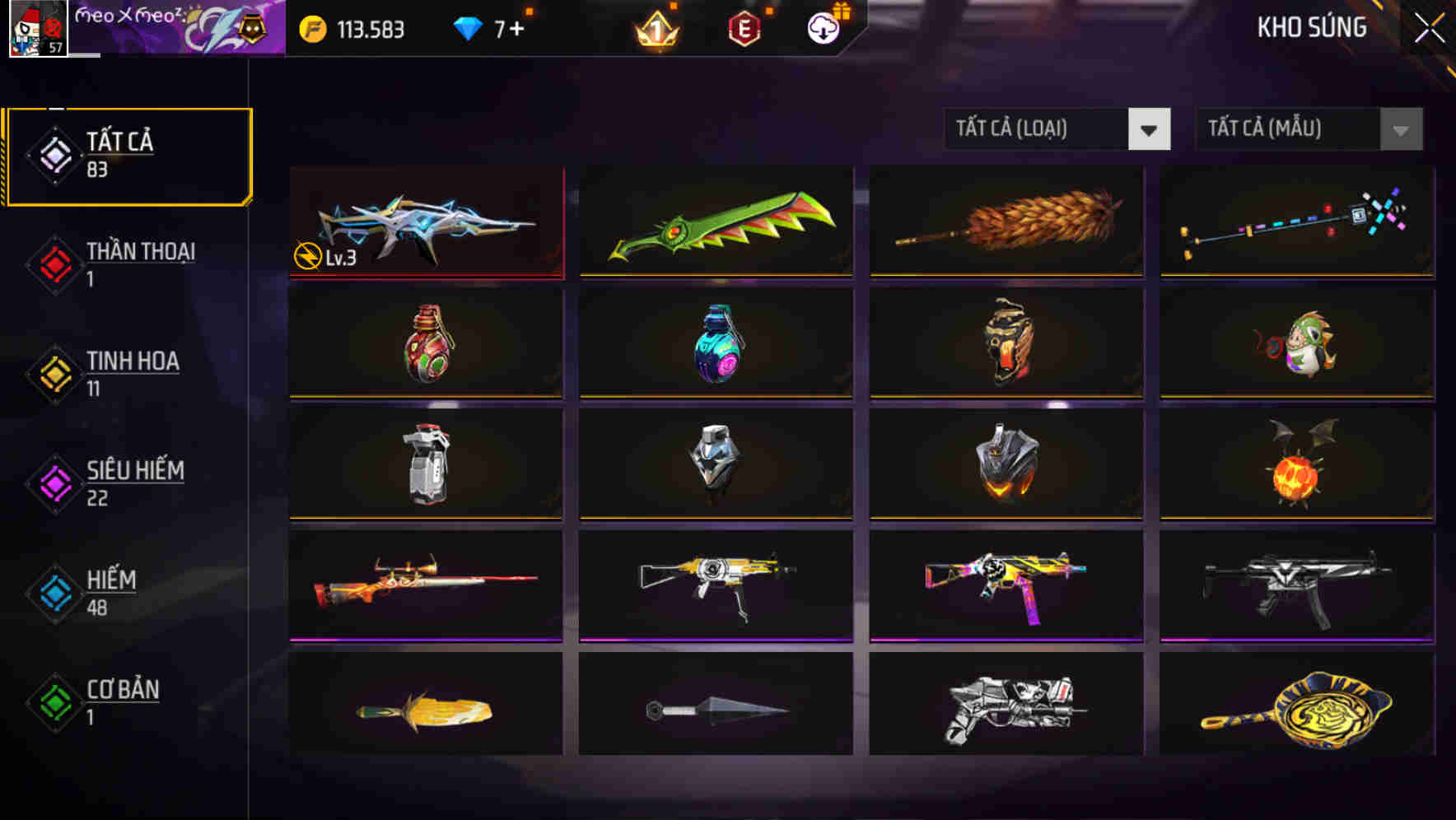Click the SIÊU HIẾM purple rarity icon
Viewport: 1456px width, 820px height.
point(54,484)
